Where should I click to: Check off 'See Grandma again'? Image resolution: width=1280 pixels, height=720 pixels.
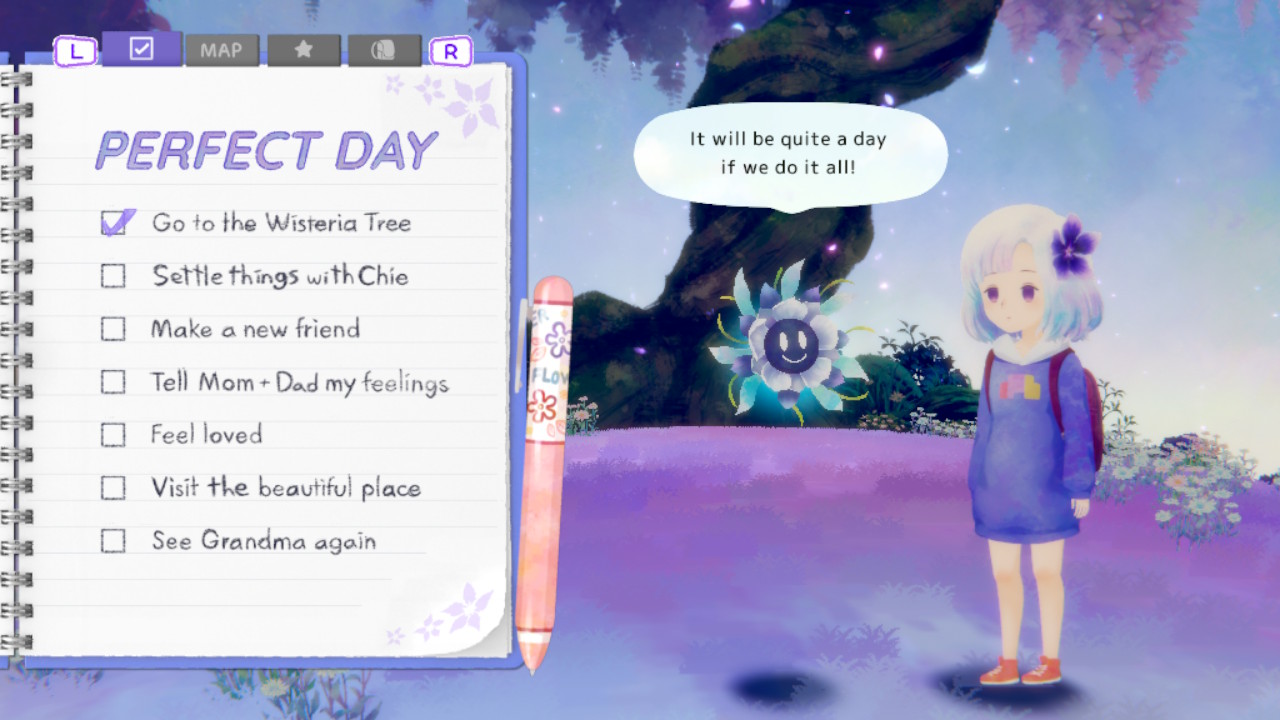click(113, 540)
